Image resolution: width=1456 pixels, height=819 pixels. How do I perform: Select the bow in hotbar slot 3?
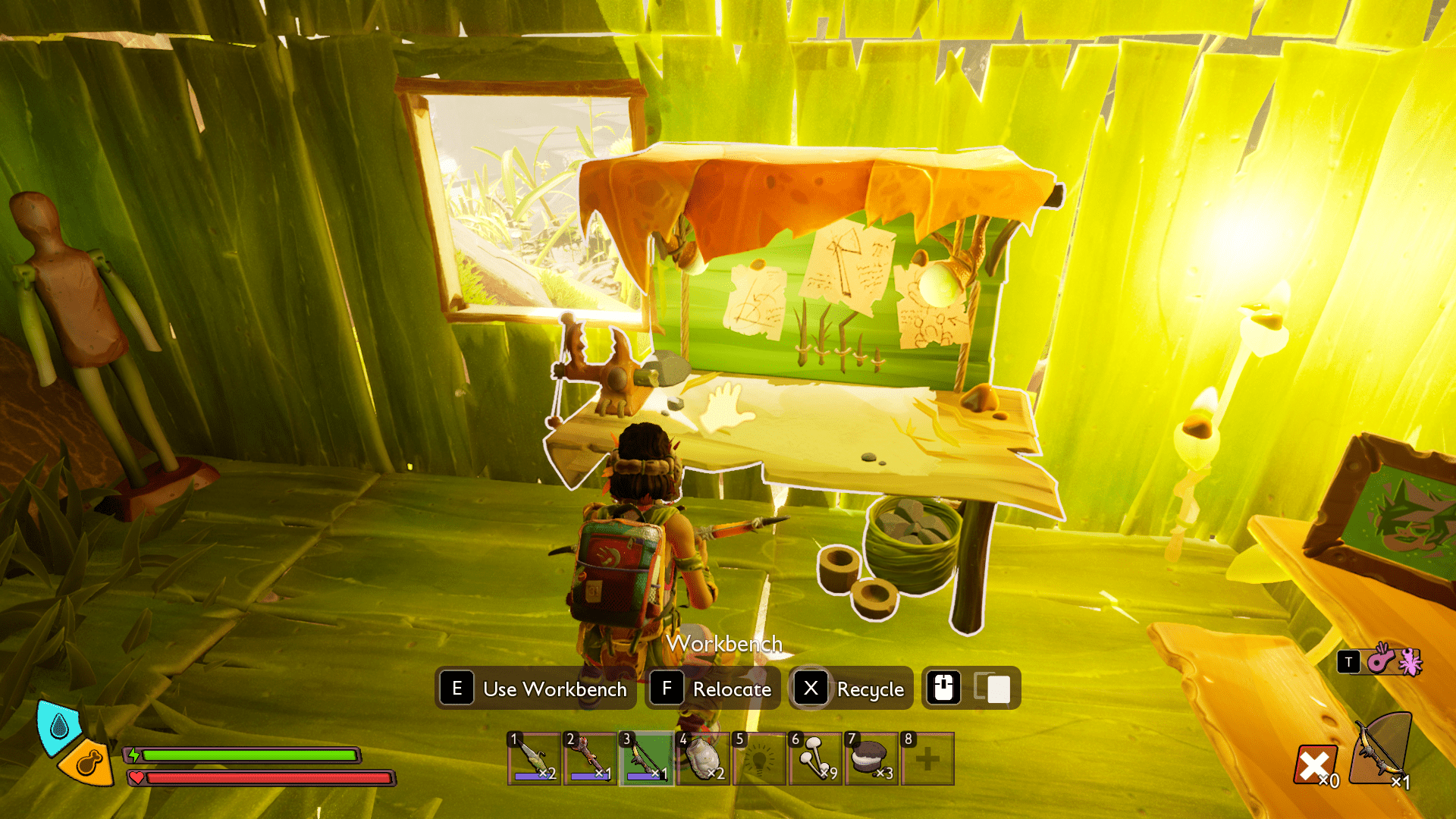coord(645,758)
